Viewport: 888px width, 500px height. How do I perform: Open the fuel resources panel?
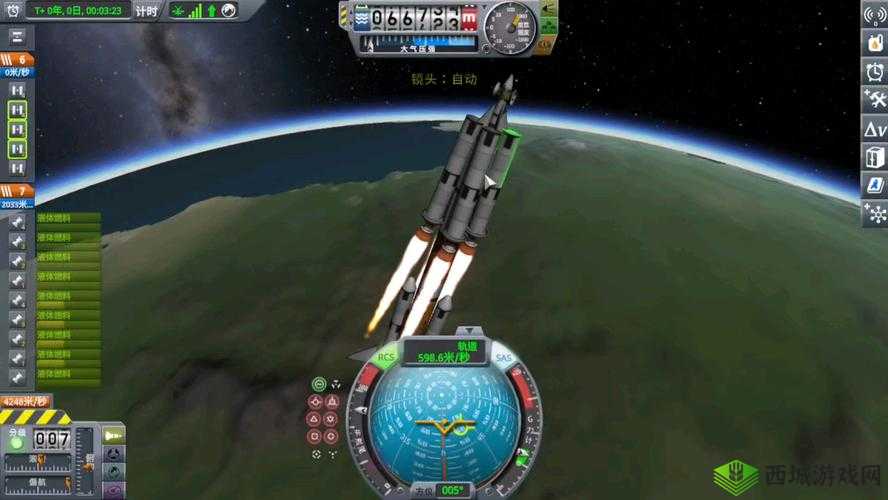point(874,44)
